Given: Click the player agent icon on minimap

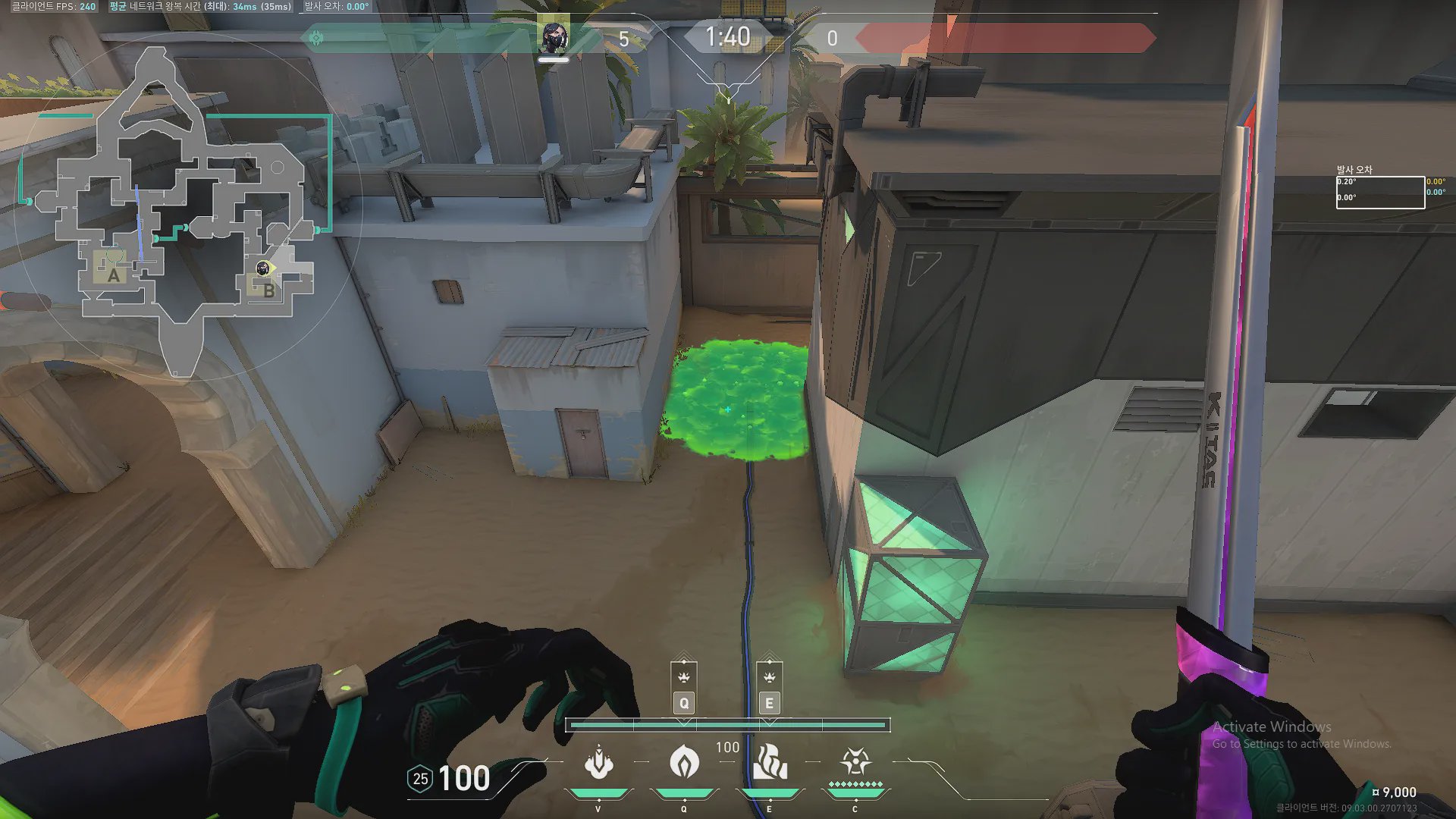Looking at the screenshot, I should 262,268.
